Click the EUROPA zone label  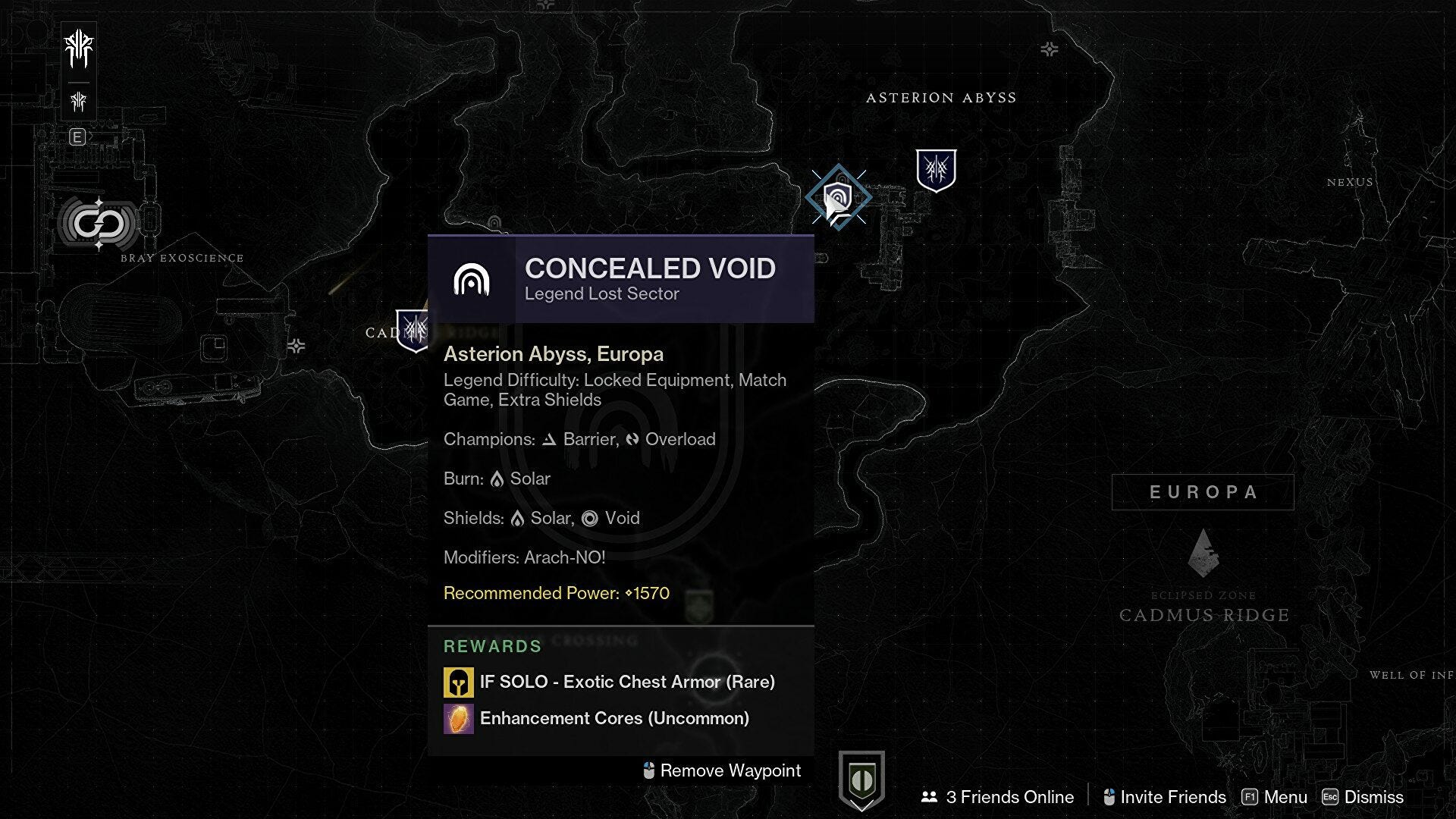click(1203, 491)
